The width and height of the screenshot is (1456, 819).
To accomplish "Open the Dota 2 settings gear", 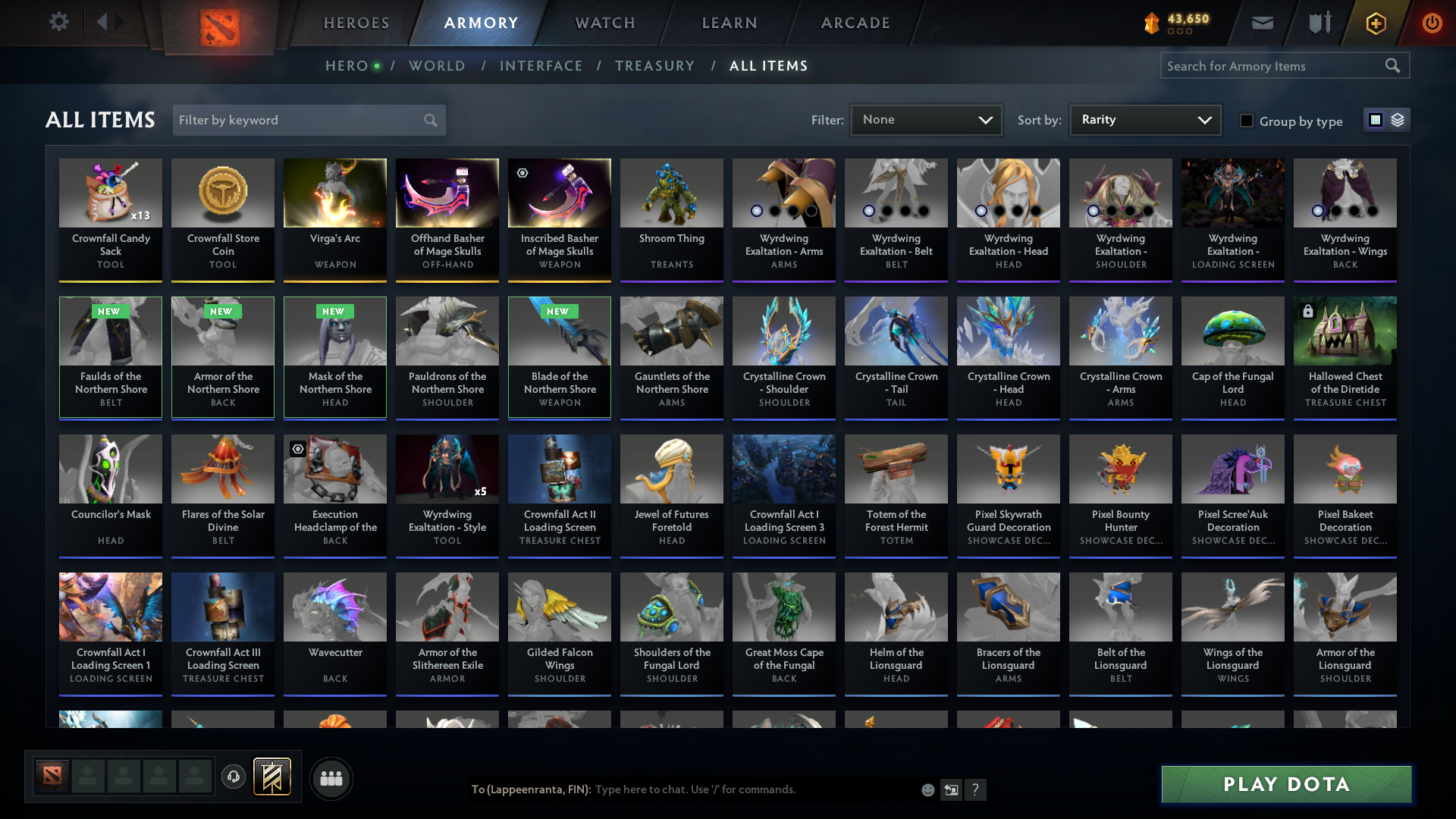I will tap(59, 22).
